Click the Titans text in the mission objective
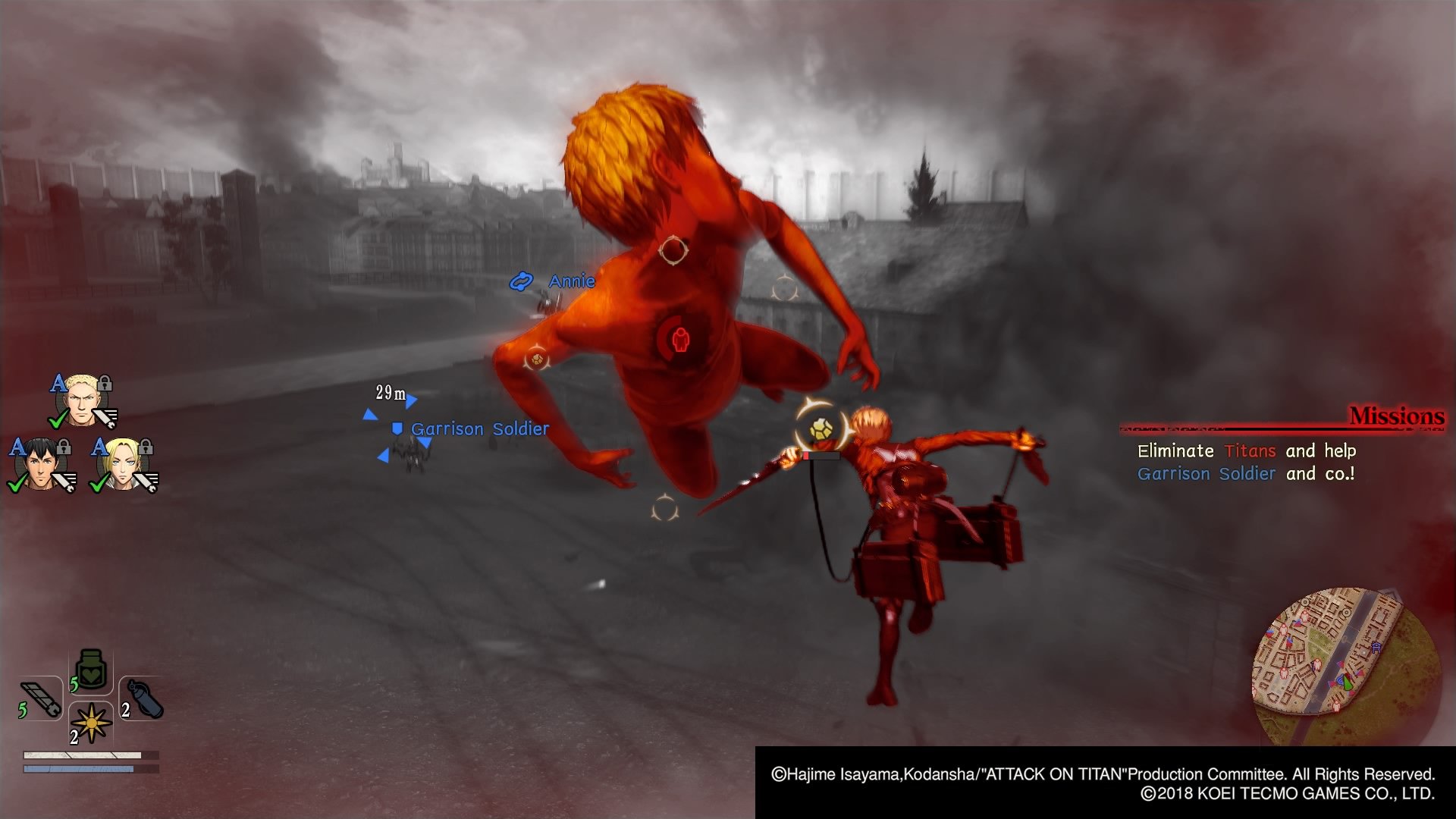 tap(1251, 450)
